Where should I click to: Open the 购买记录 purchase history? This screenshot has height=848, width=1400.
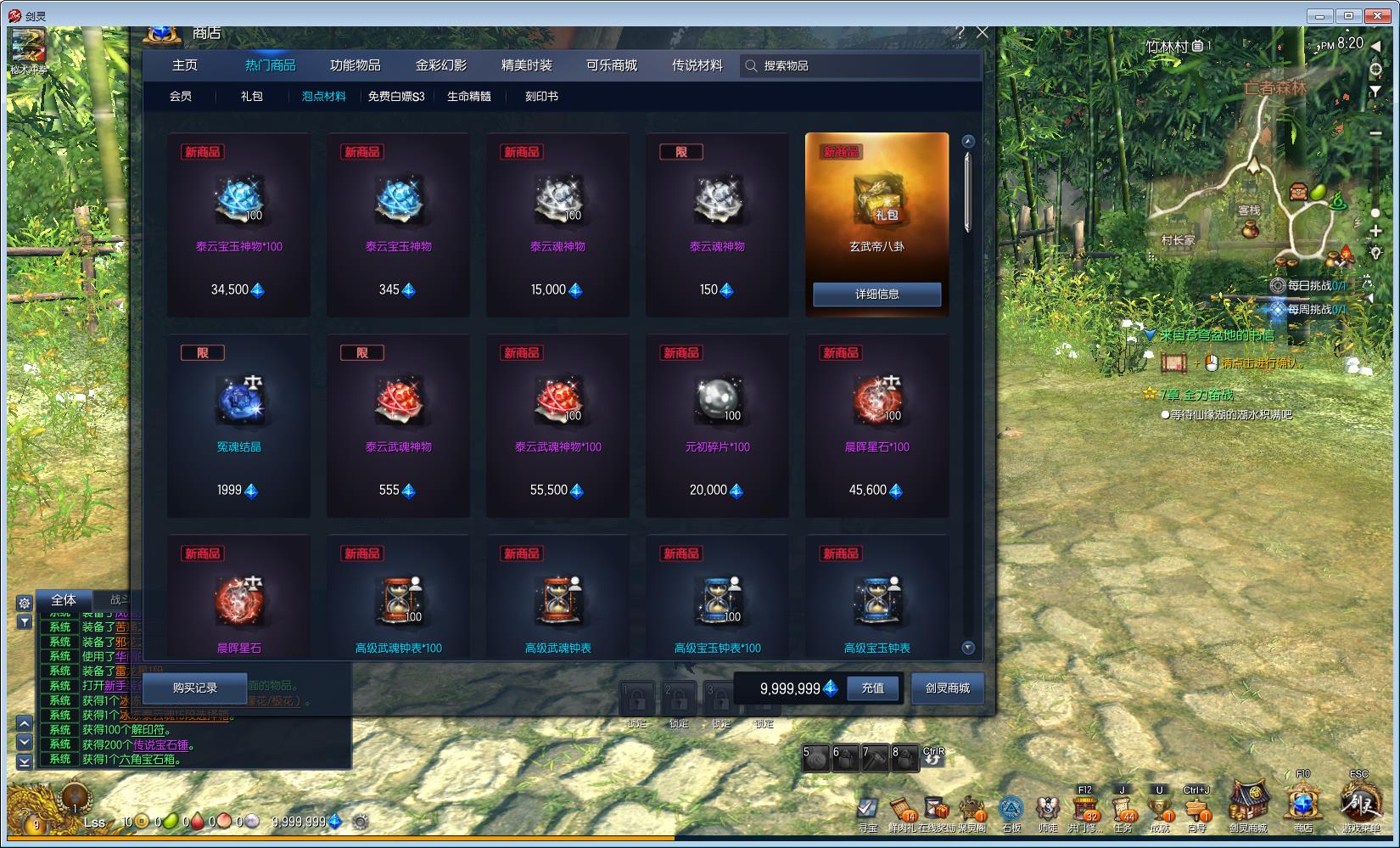pyautogui.click(x=194, y=688)
